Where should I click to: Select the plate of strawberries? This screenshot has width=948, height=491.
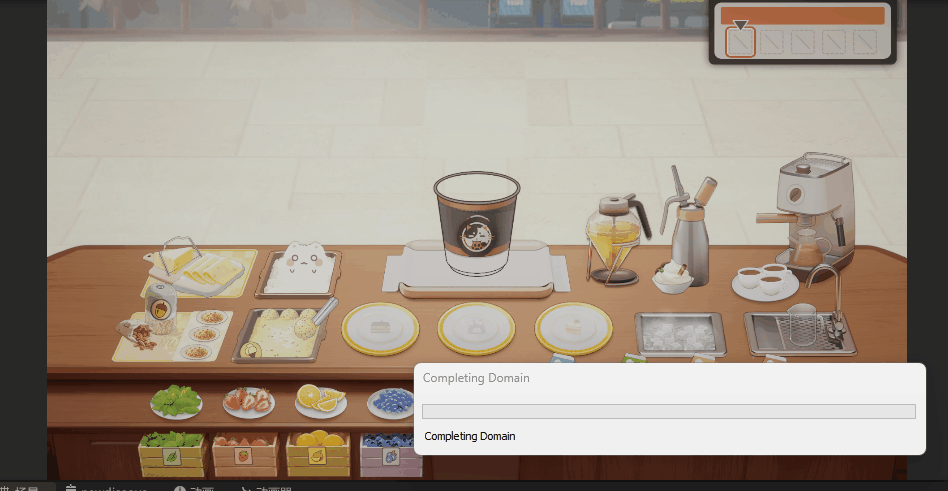pos(248,402)
